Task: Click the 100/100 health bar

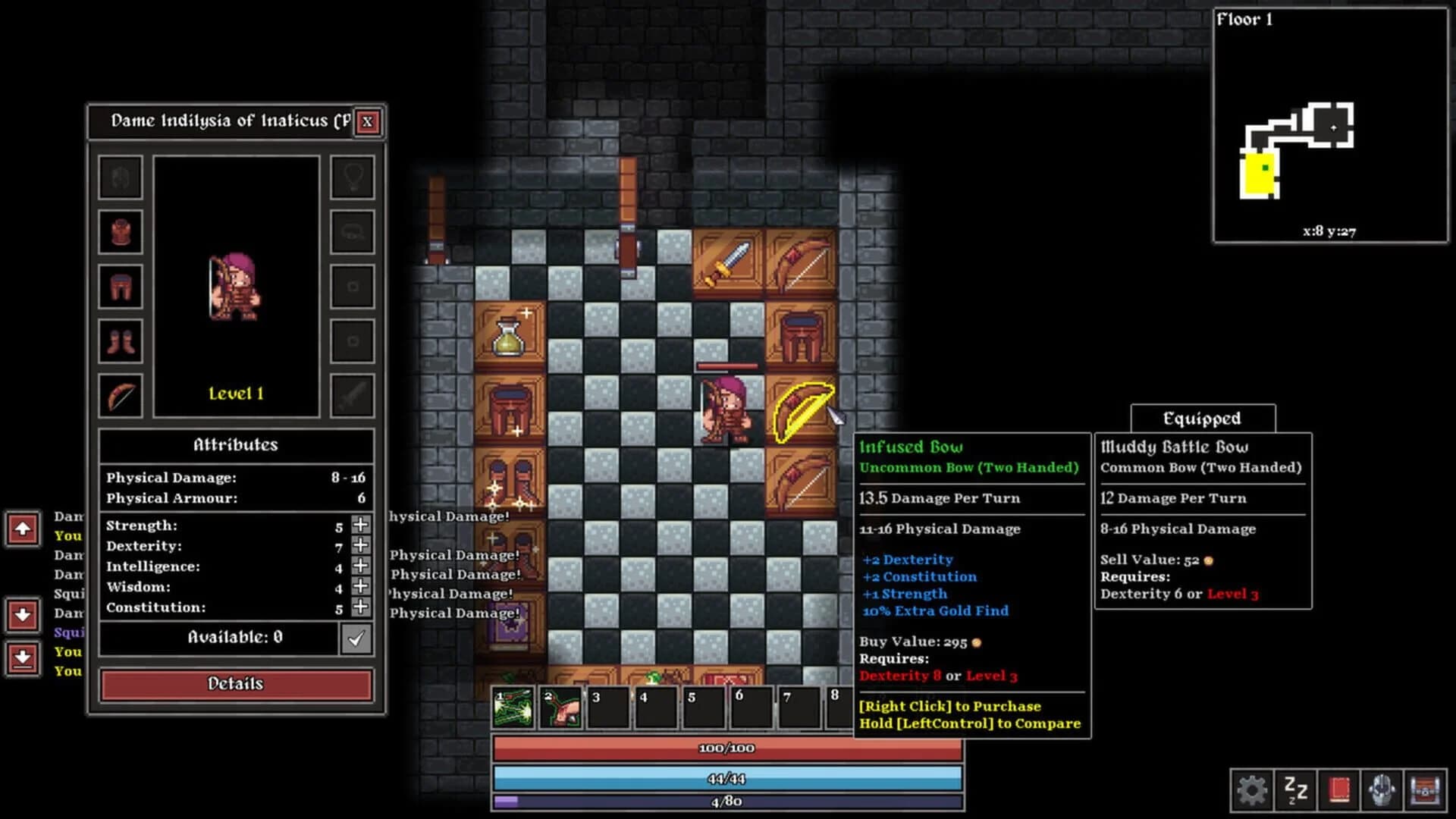Action: click(x=728, y=748)
